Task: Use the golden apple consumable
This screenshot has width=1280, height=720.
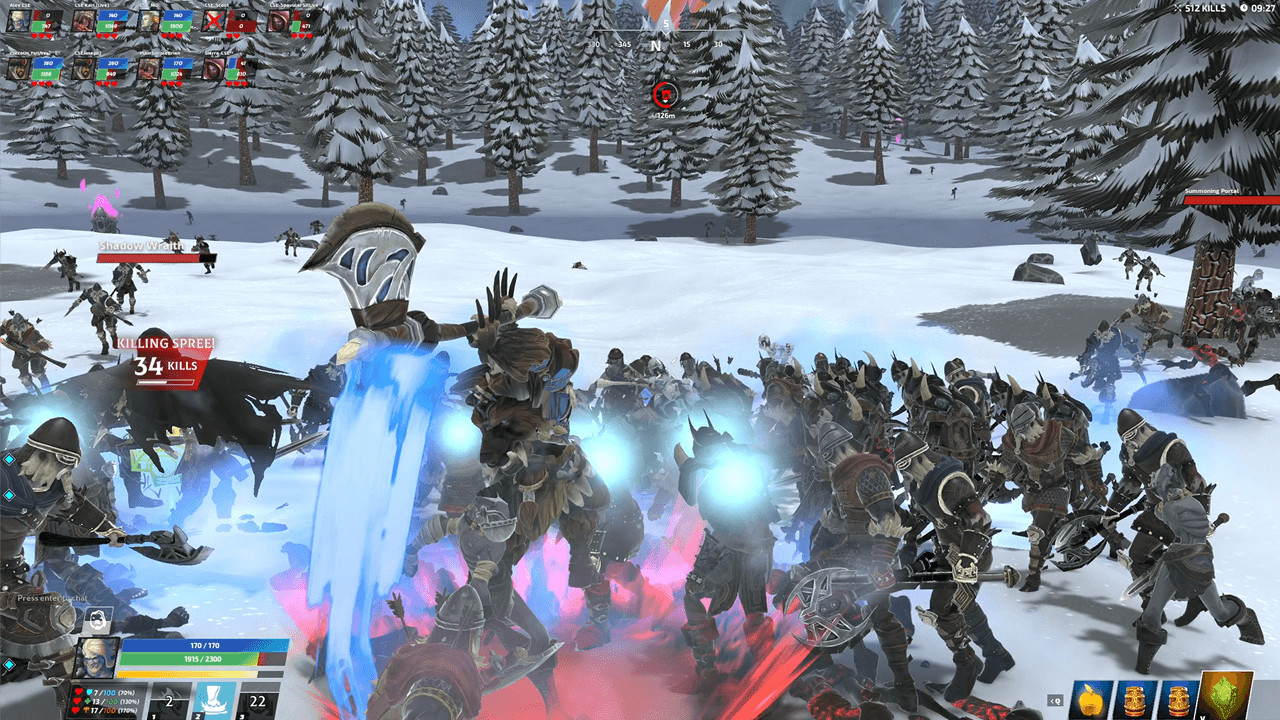Action: (1090, 700)
